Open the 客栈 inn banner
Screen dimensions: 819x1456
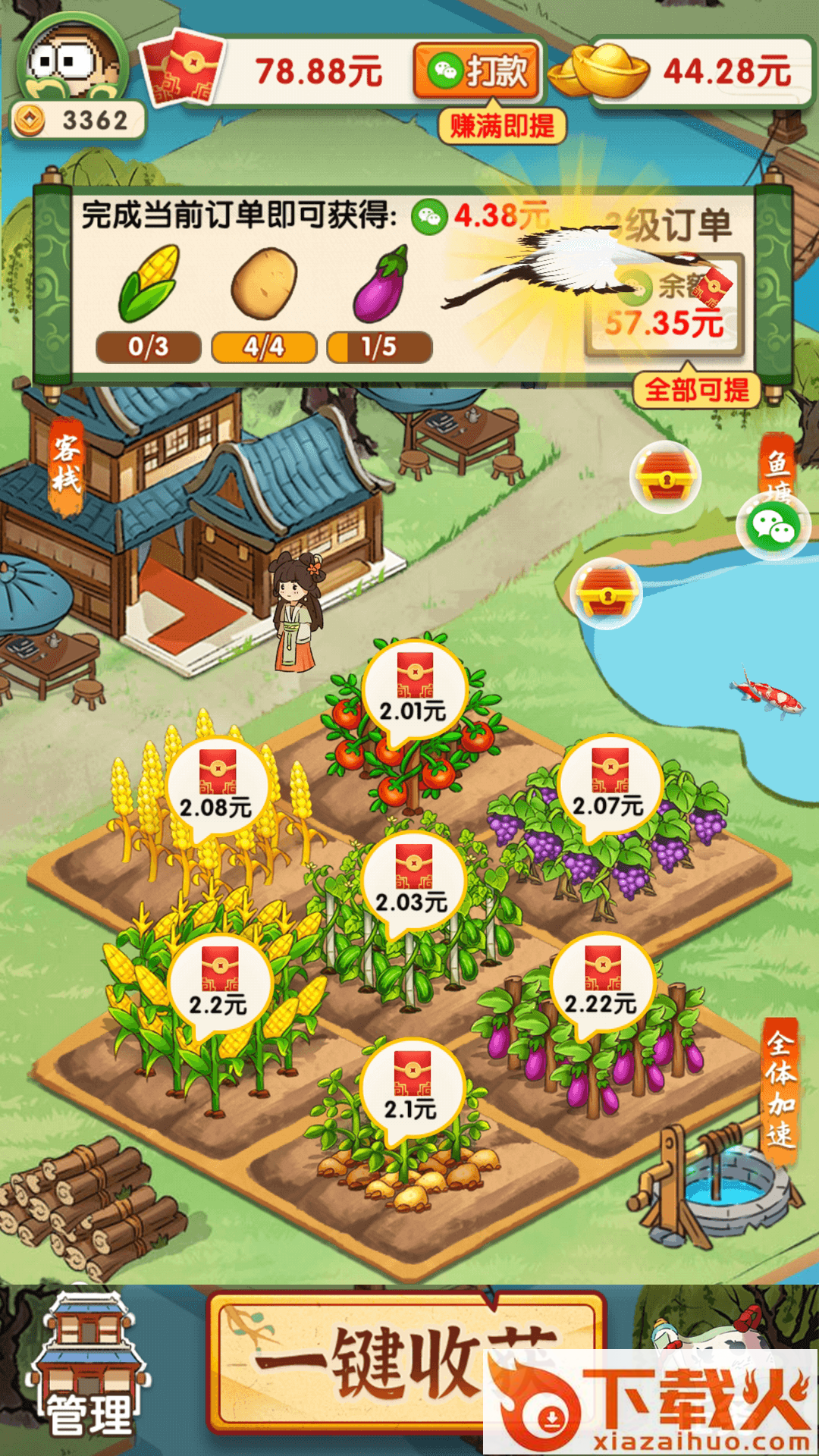point(66,464)
